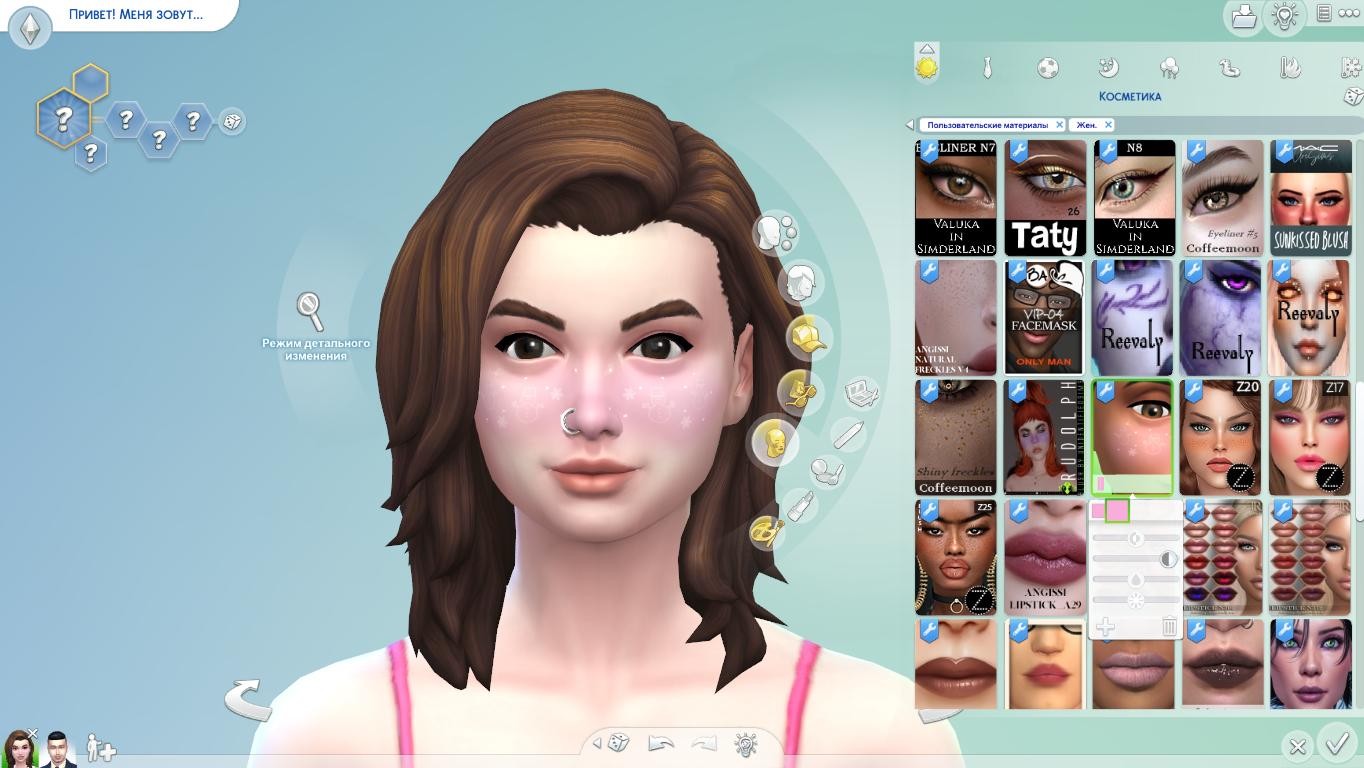Remove the "Пользовательские материалы" filter tag

click(1060, 125)
